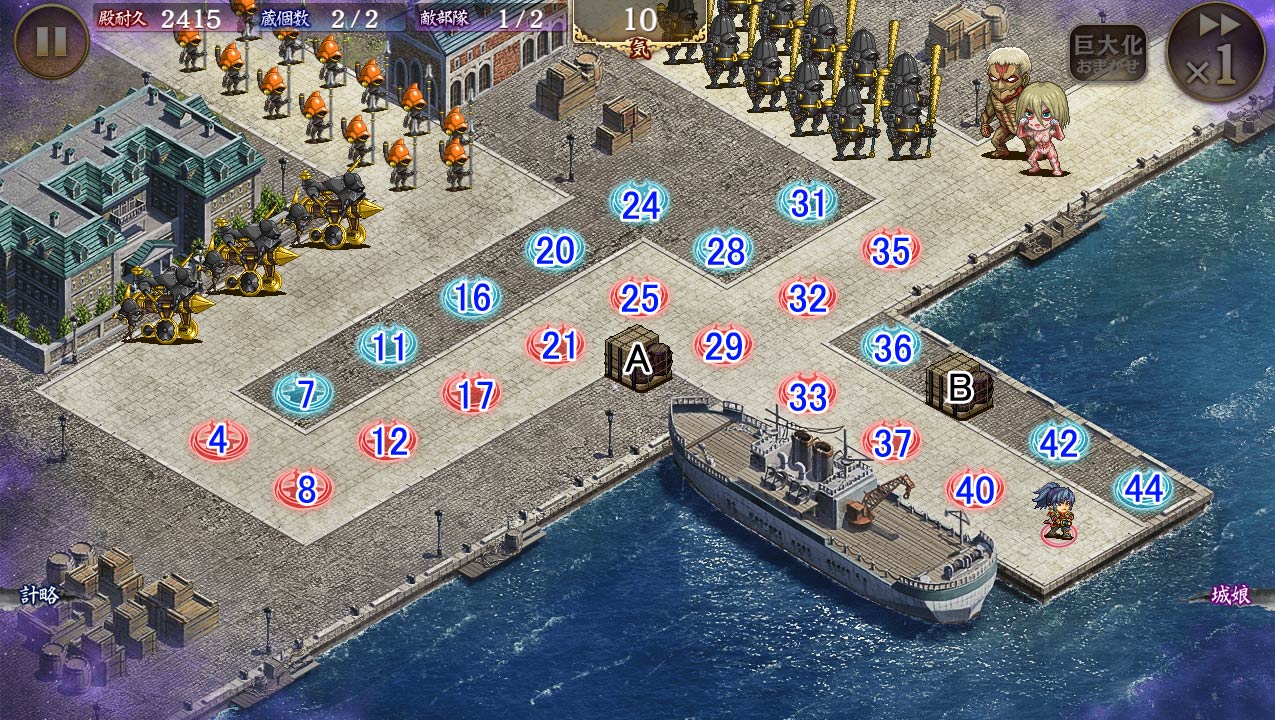Activate the 巨大化 auto button

(x=1107, y=53)
